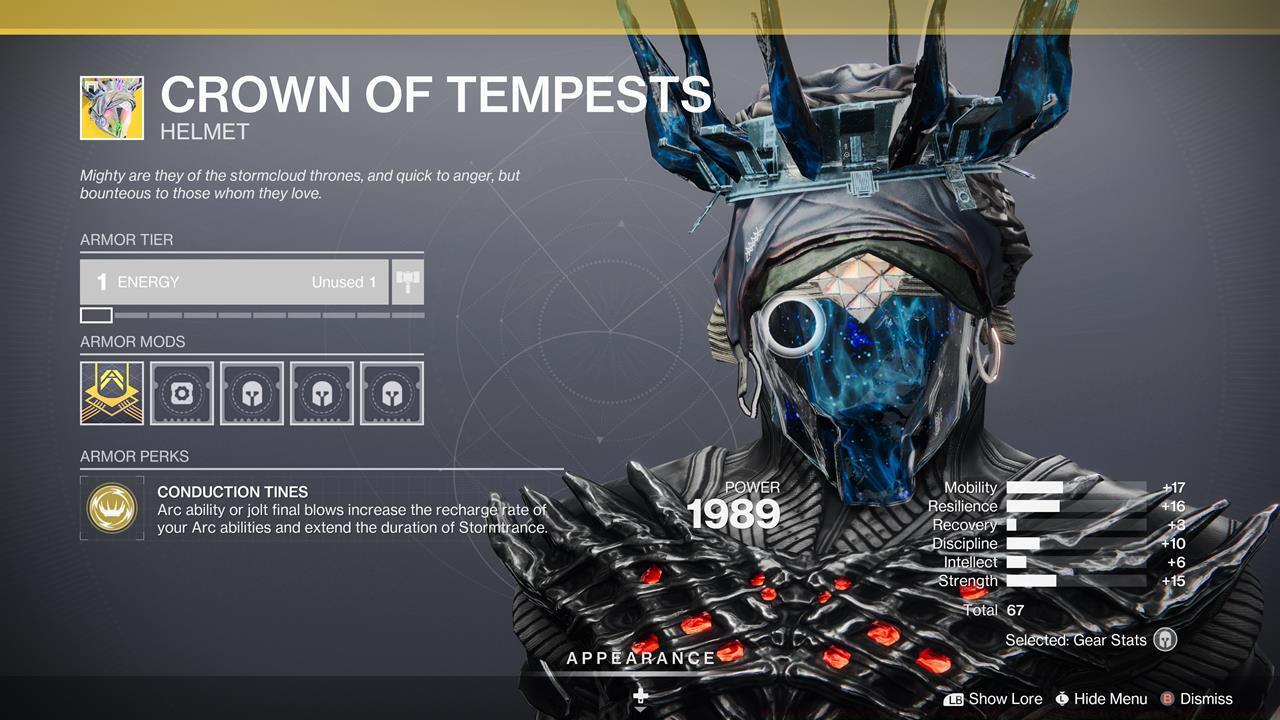Screen dimensions: 1280x720
Task: Open the last helmet mod slot
Action: (x=391, y=393)
